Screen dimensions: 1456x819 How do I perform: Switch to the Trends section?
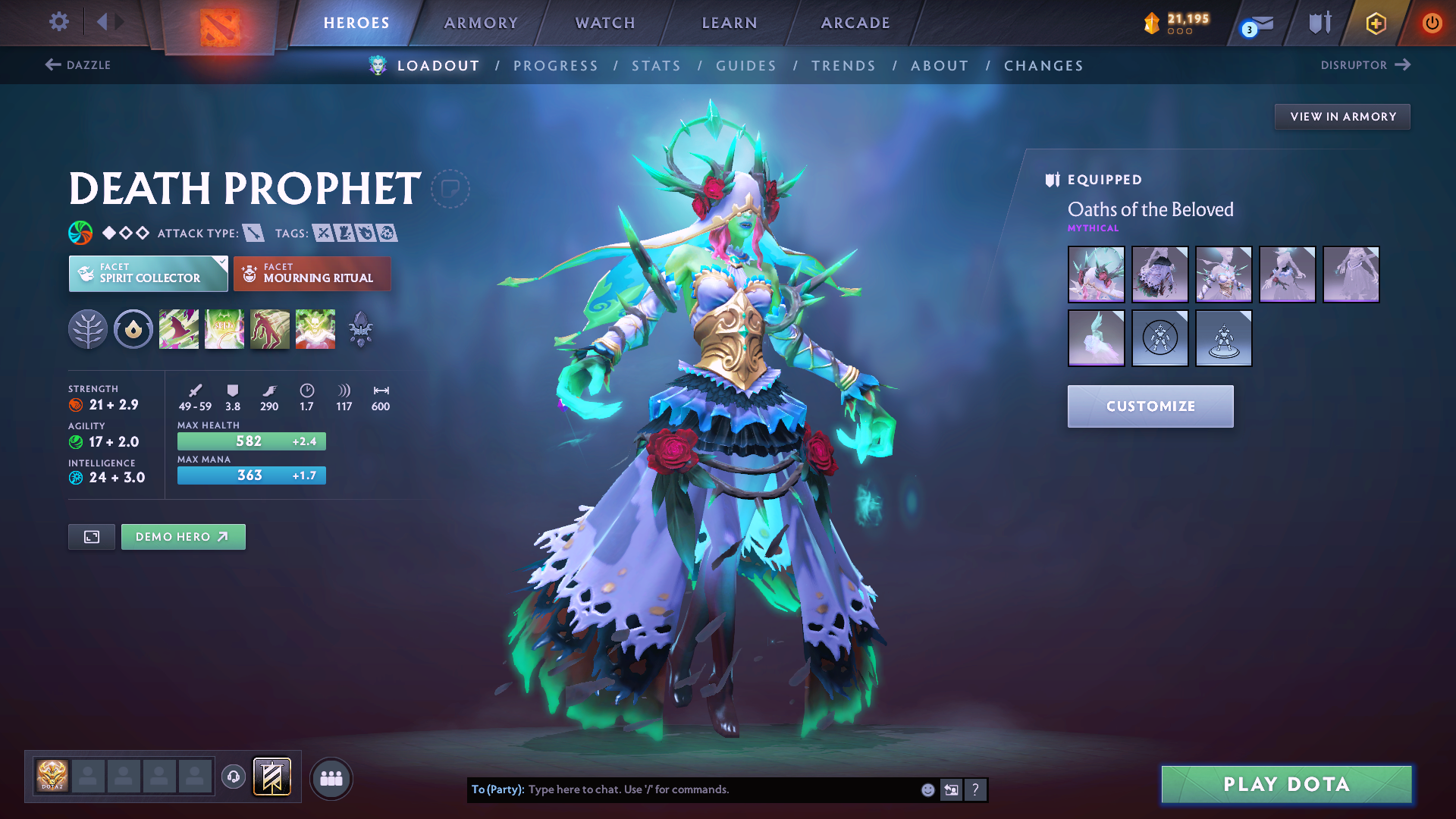point(843,66)
